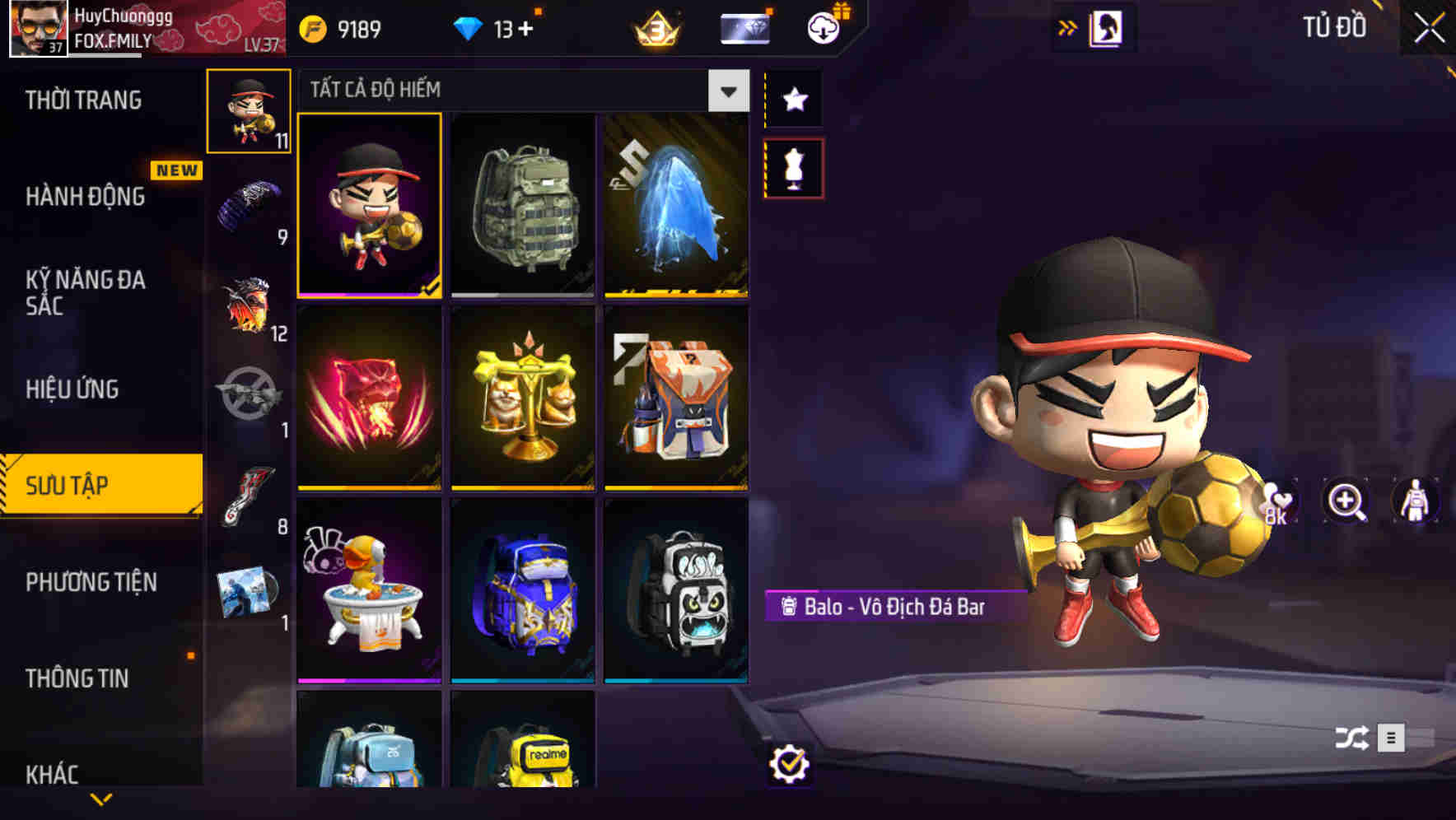Image resolution: width=1456 pixels, height=820 pixels.
Task: Select the parachute category icon in the item column
Action: pyautogui.click(x=245, y=203)
